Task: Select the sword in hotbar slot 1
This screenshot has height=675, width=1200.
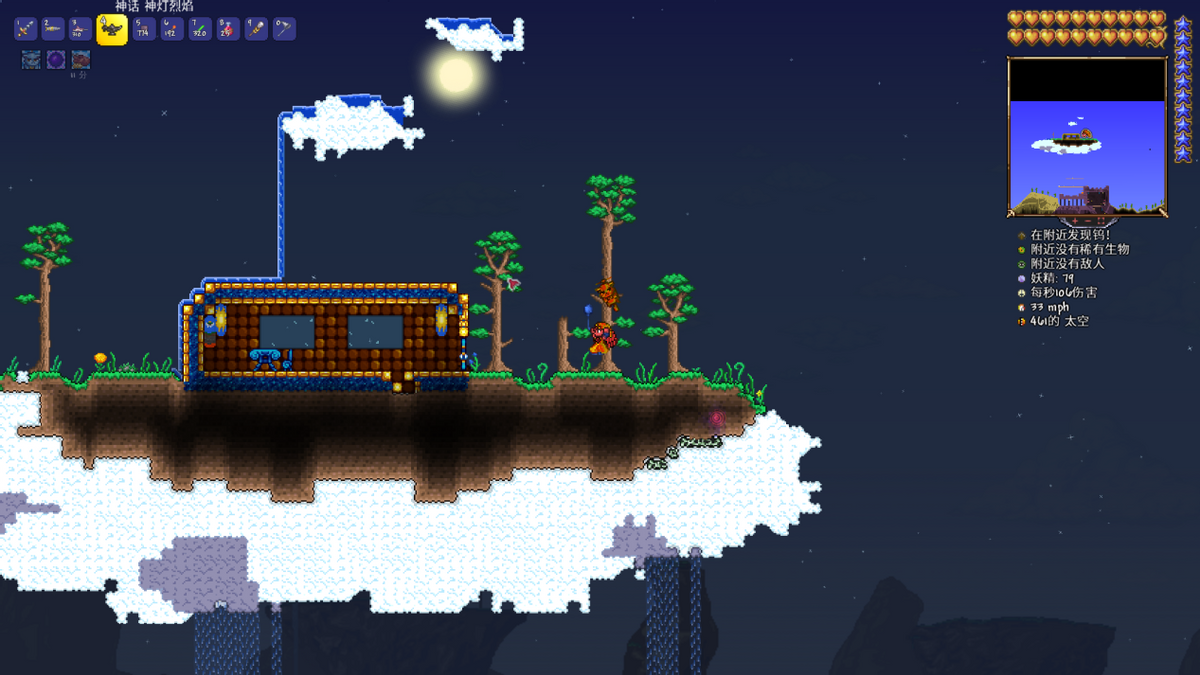Action: [x=26, y=29]
